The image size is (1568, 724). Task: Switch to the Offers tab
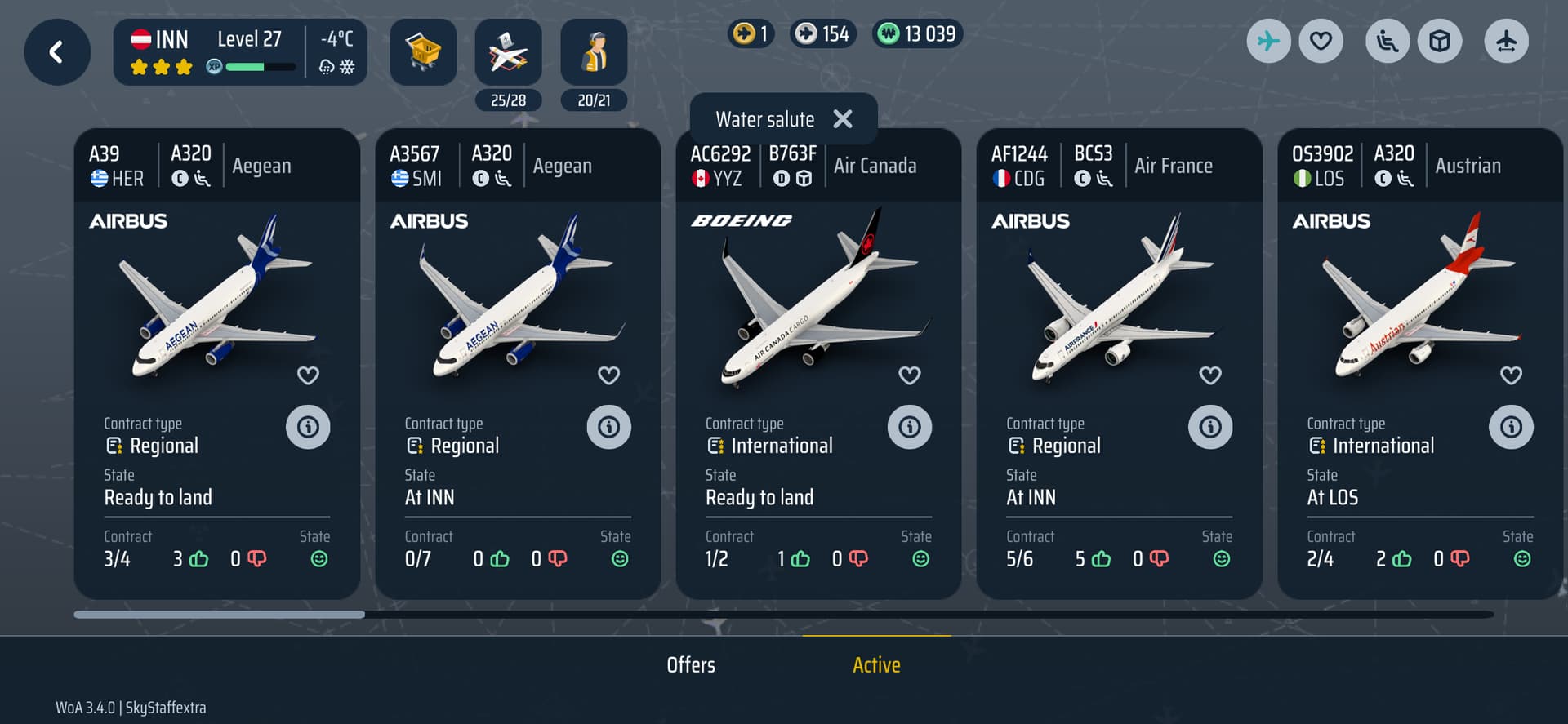[691, 665]
